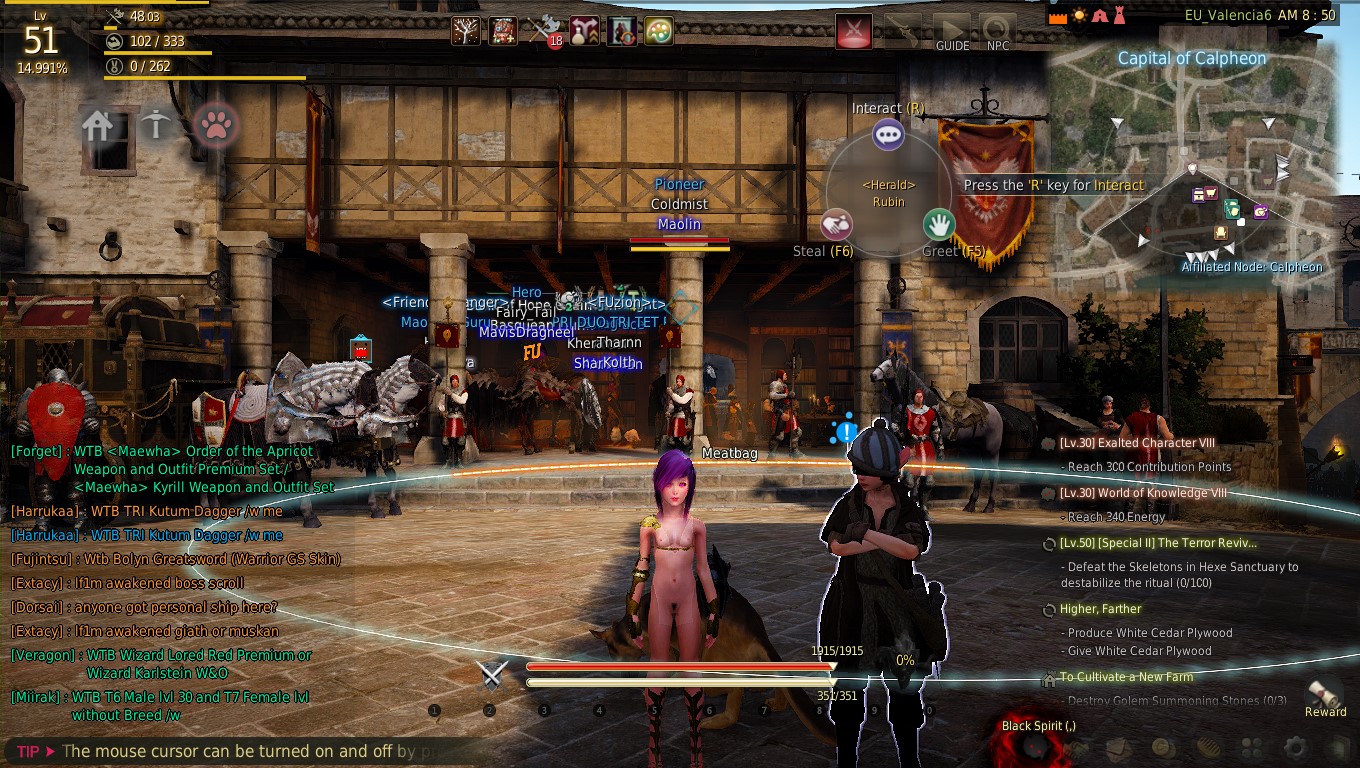Select the white tree buff icon
Screen dimensions: 1360x768
tap(465, 31)
